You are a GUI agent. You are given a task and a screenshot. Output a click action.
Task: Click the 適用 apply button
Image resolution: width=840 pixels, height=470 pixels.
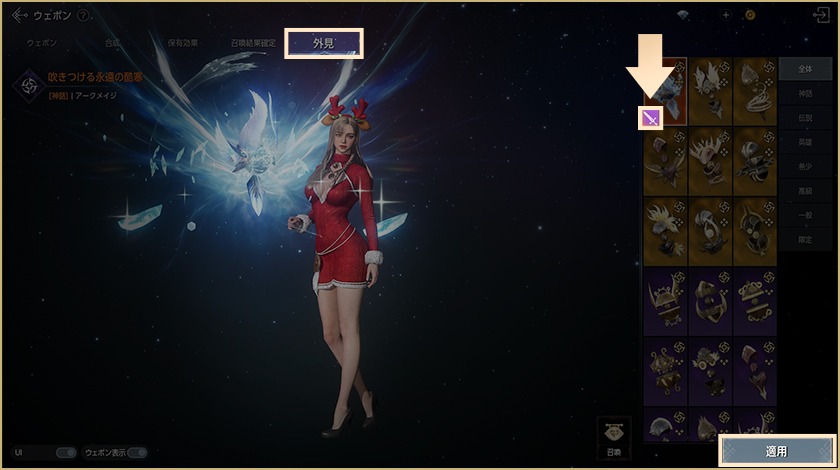tap(776, 451)
